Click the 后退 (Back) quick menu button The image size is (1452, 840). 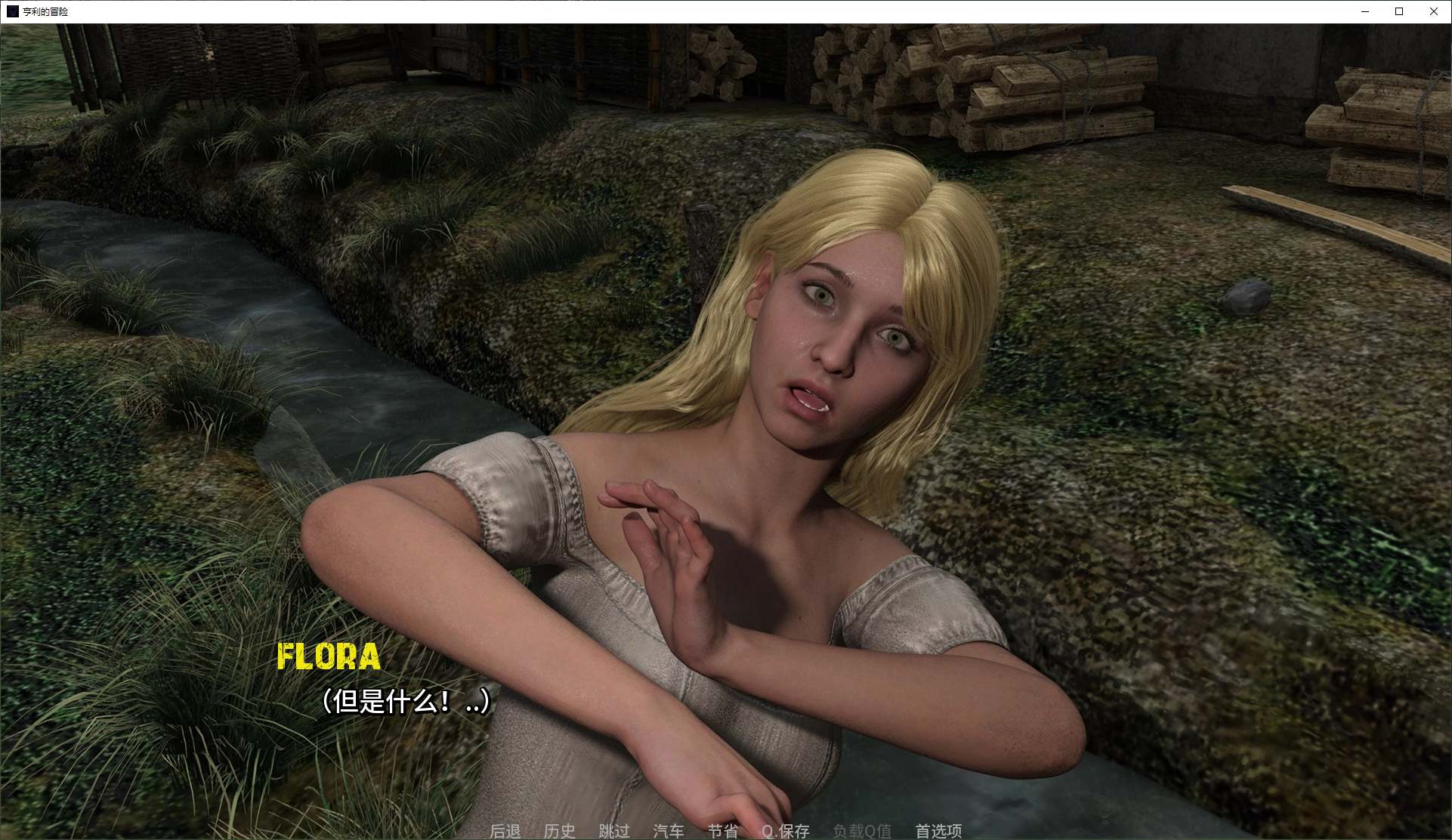coord(505,830)
